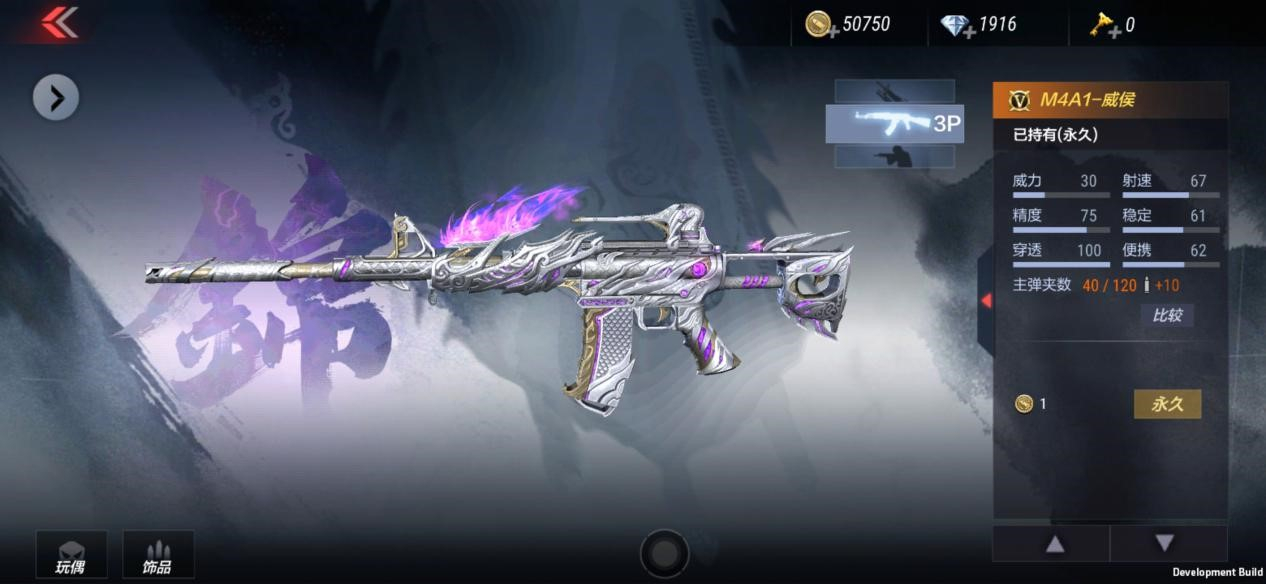This screenshot has width=1266, height=584.
Task: Select the soldier silhouette view thumbnail
Action: 894,157
